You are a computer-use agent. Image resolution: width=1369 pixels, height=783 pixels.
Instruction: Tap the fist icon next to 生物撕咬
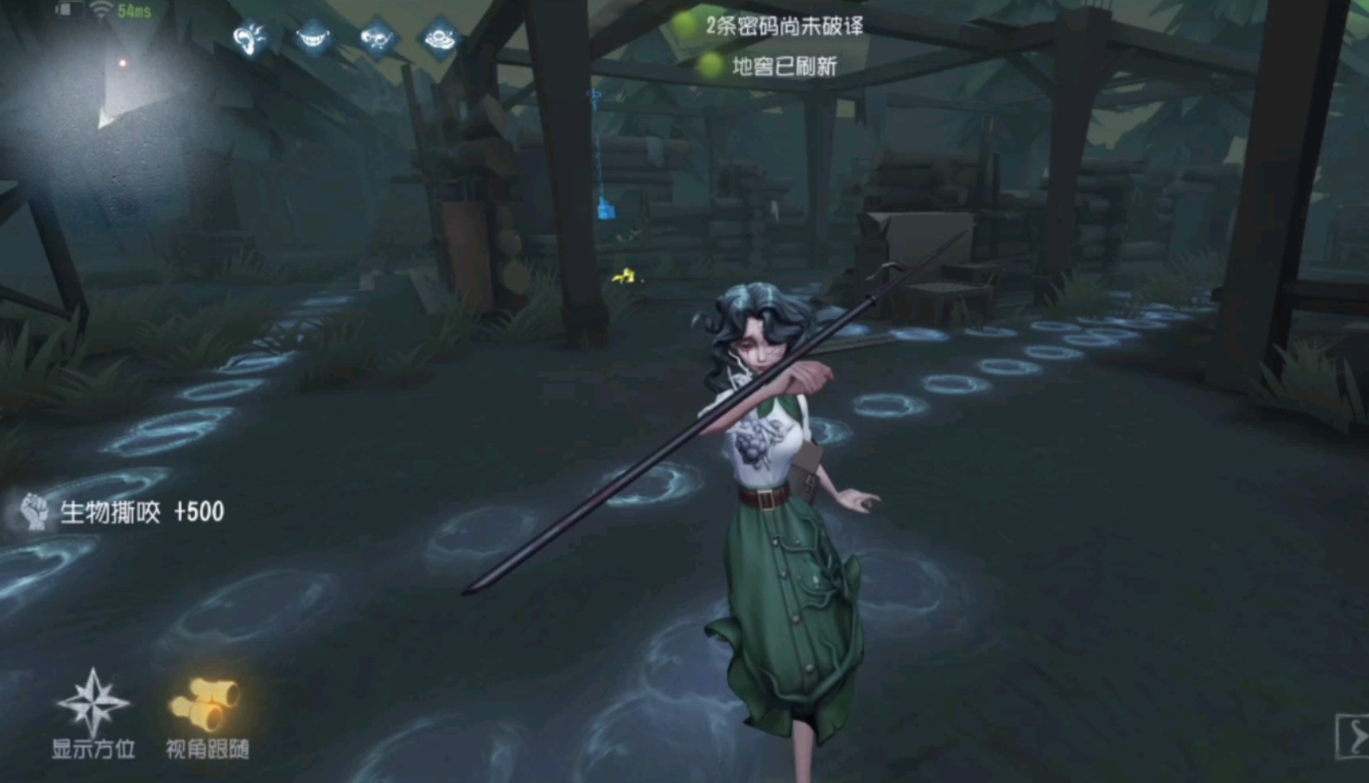pyautogui.click(x=33, y=512)
